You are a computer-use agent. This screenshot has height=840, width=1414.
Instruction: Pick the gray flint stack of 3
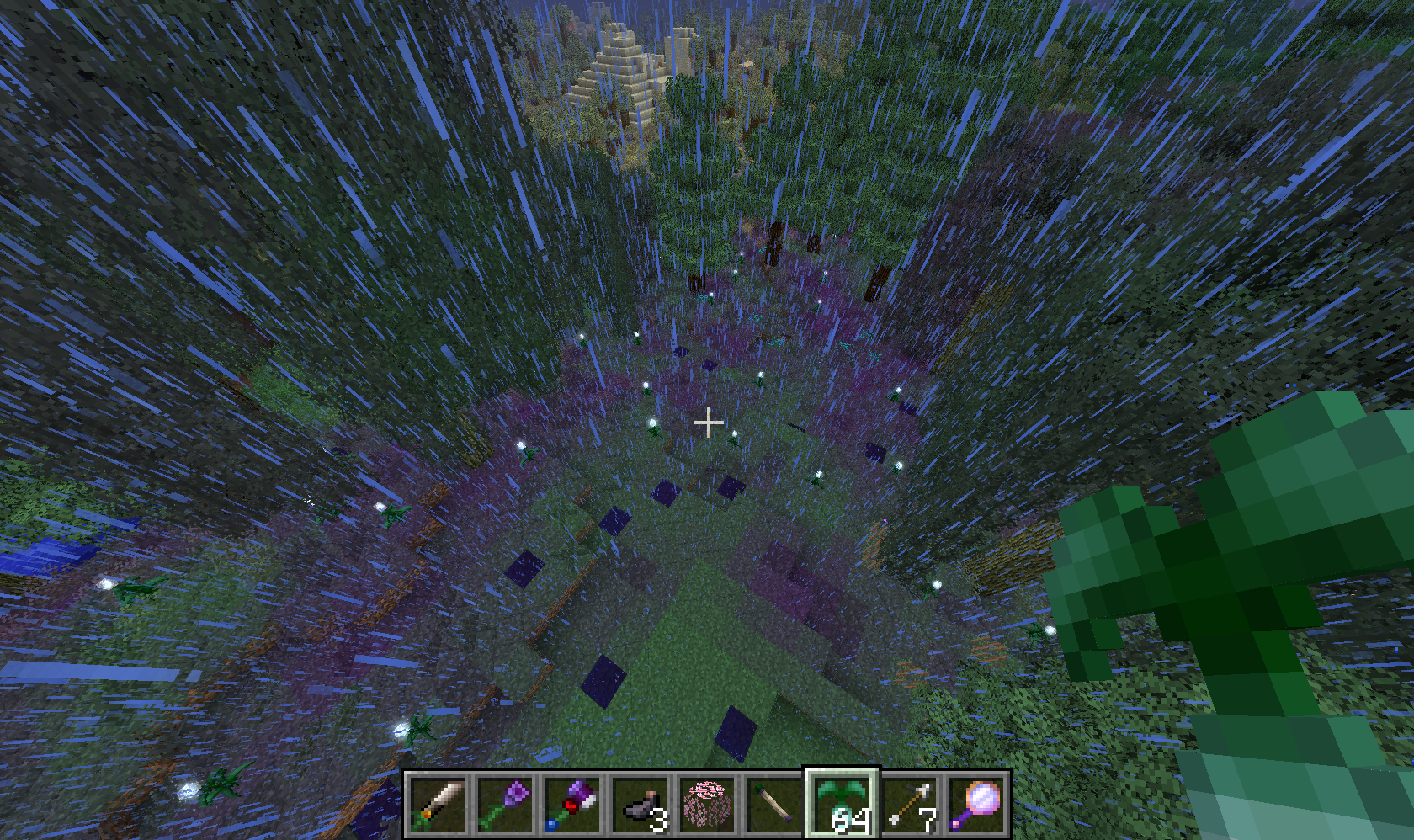click(x=640, y=805)
